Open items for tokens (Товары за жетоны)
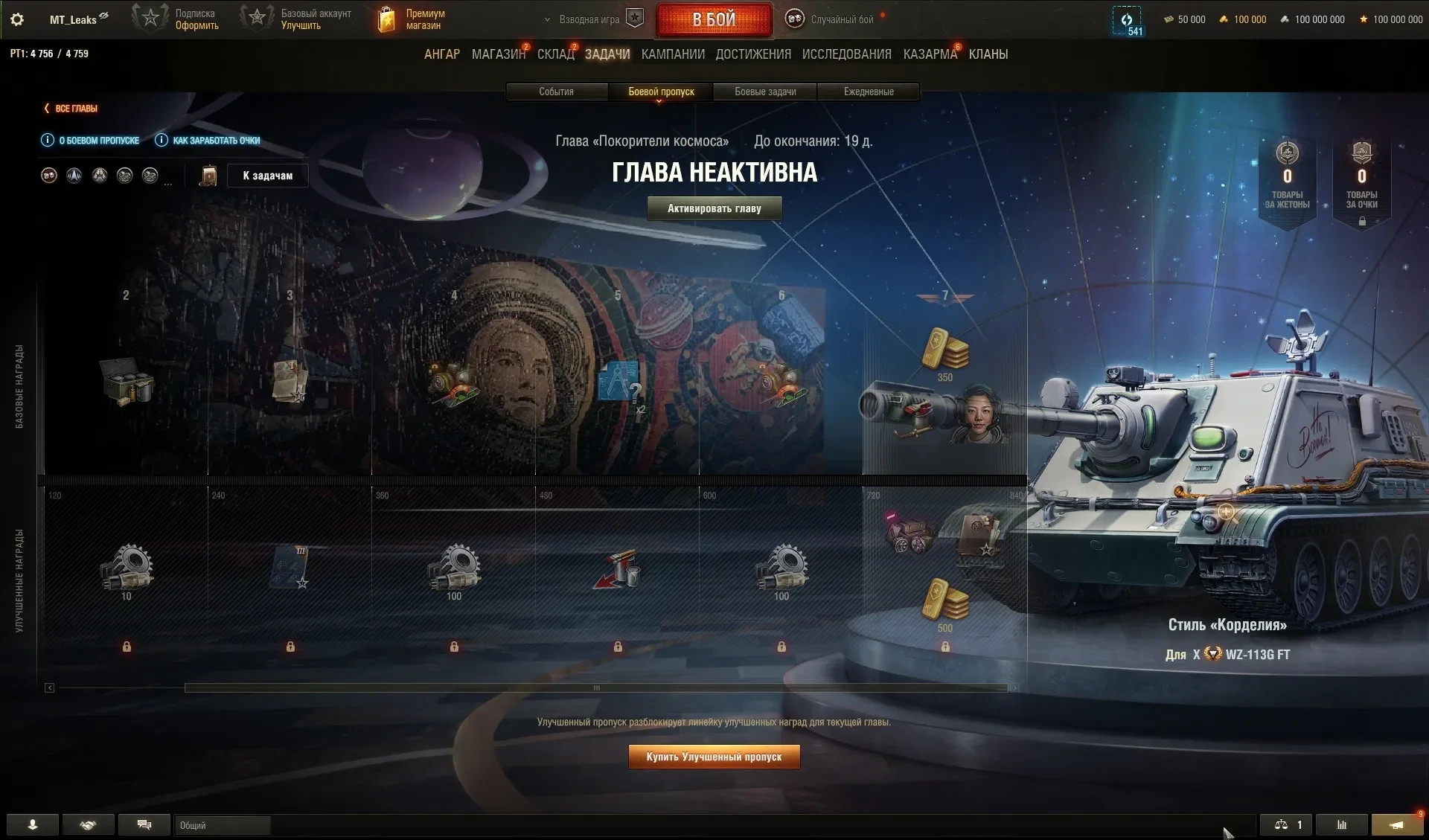1429x840 pixels. point(1287,179)
